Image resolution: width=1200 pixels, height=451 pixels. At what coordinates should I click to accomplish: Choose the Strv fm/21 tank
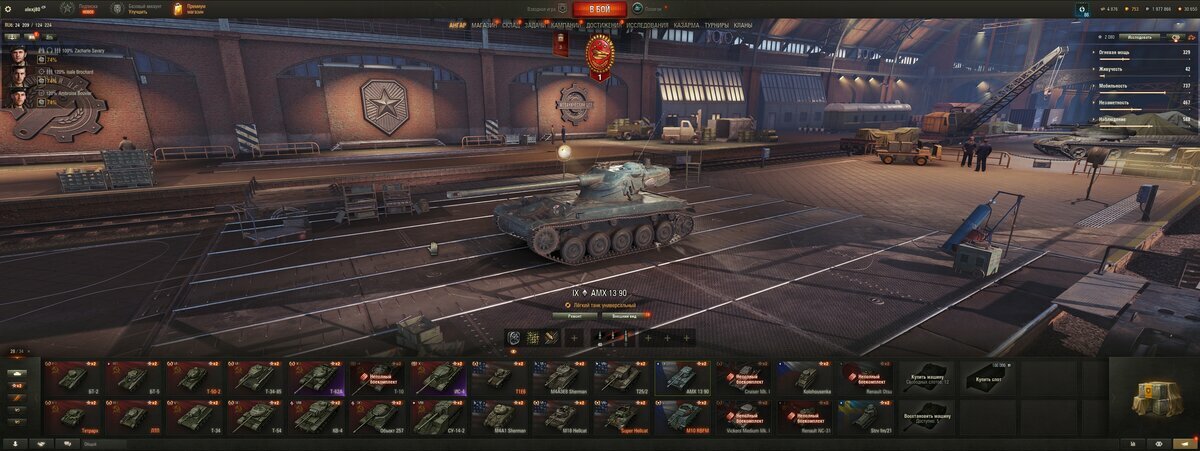point(866,416)
